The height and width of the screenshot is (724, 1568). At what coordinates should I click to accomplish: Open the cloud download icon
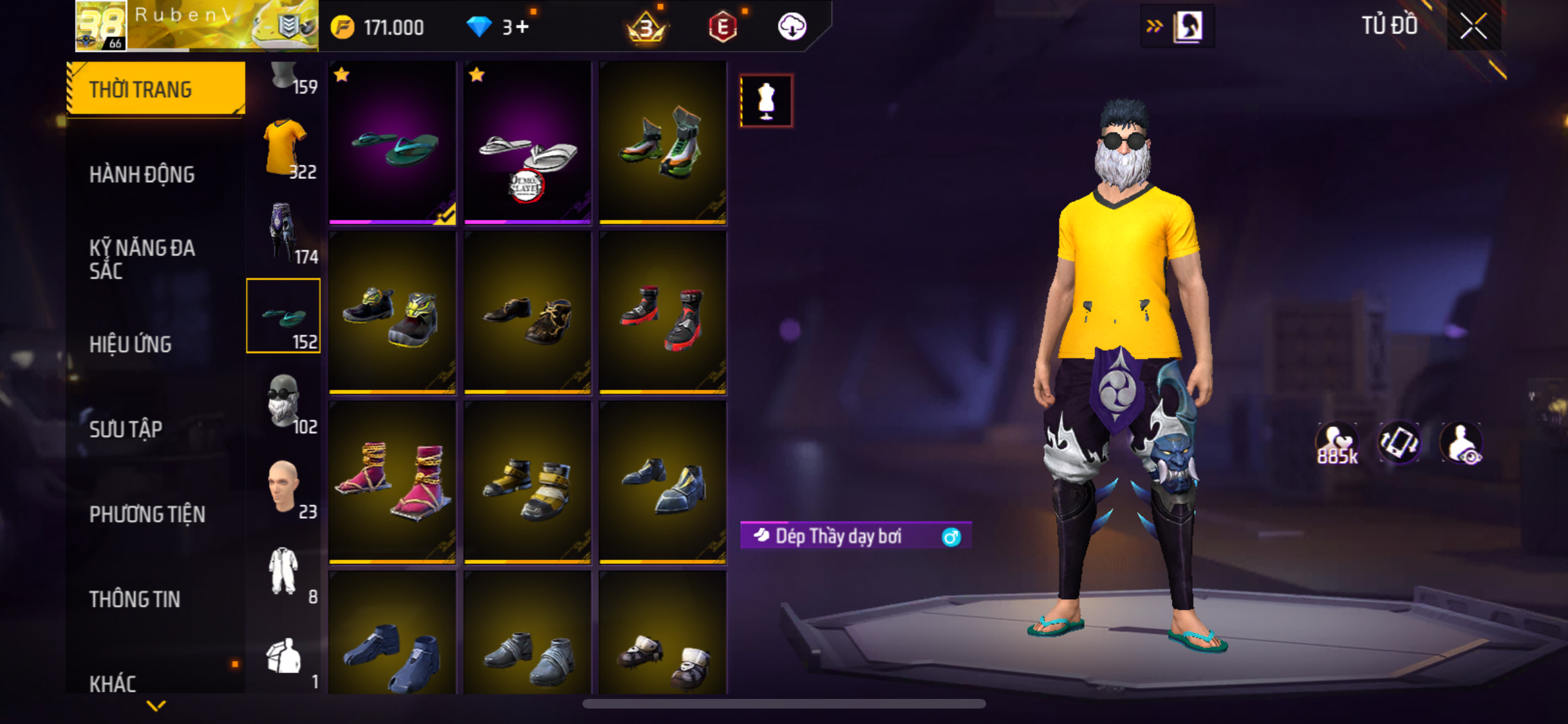pyautogui.click(x=792, y=27)
